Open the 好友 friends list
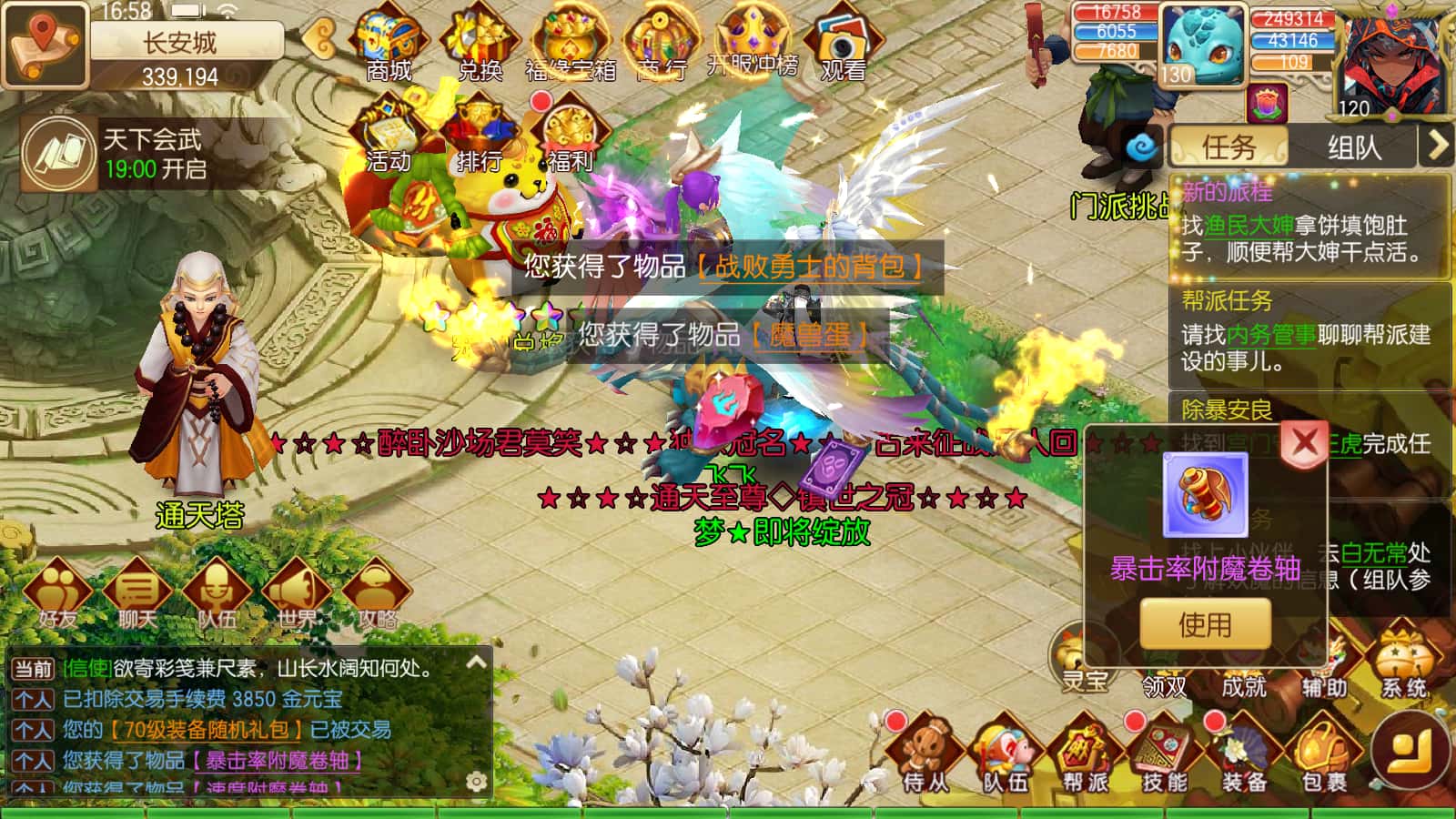 click(57, 593)
